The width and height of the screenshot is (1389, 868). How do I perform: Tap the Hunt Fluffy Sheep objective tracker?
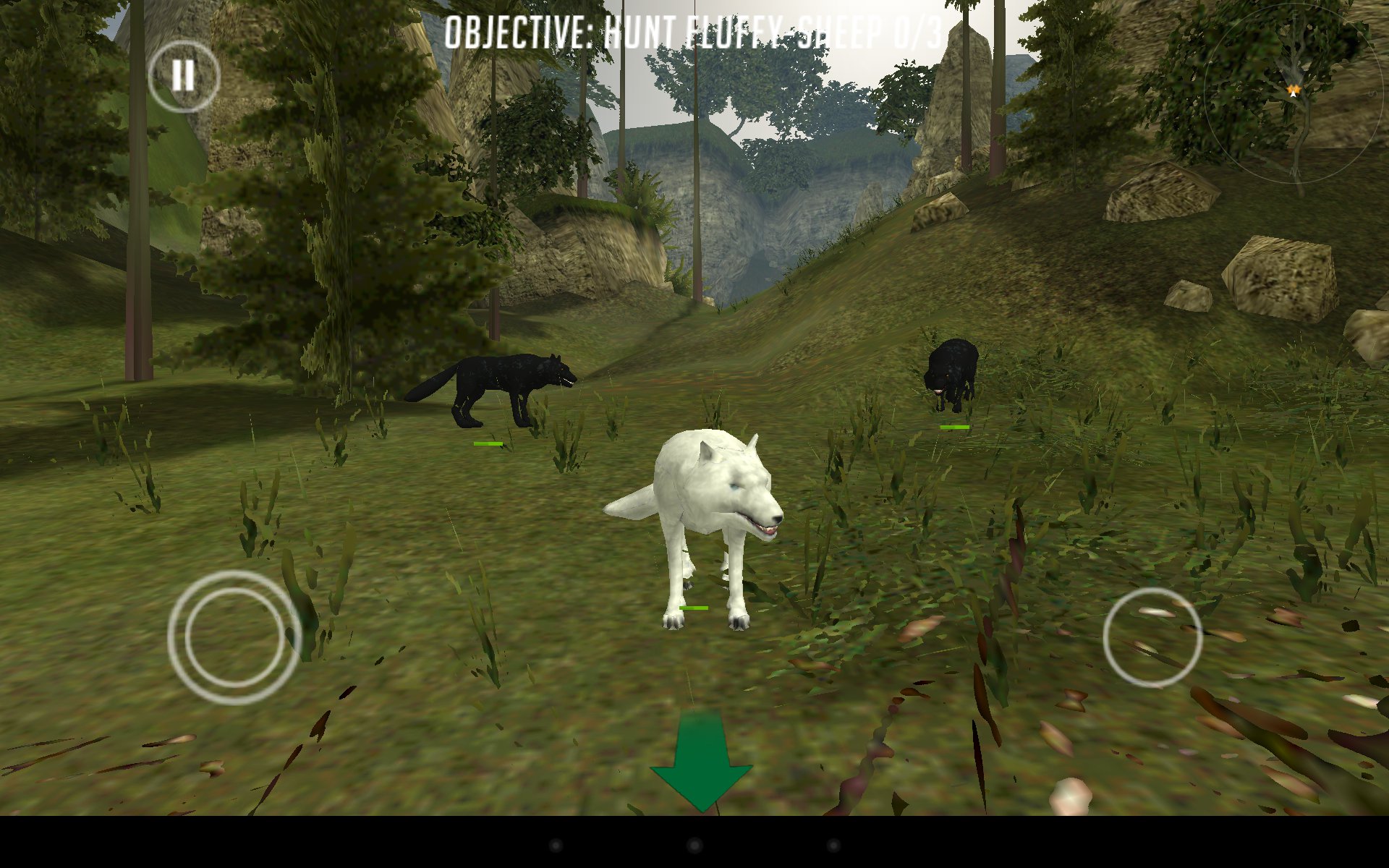coord(693,33)
